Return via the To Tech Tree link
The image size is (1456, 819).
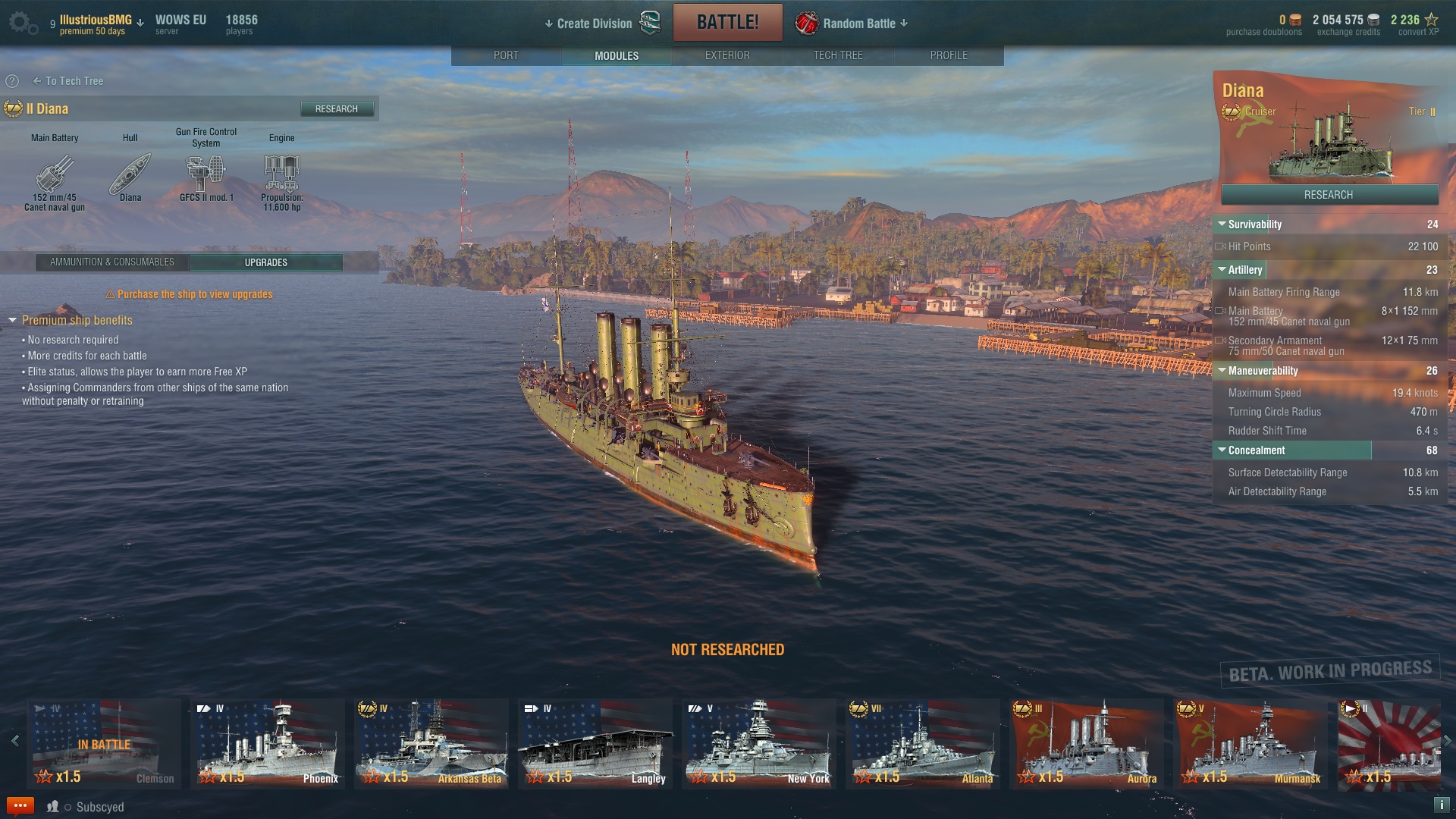(x=68, y=81)
